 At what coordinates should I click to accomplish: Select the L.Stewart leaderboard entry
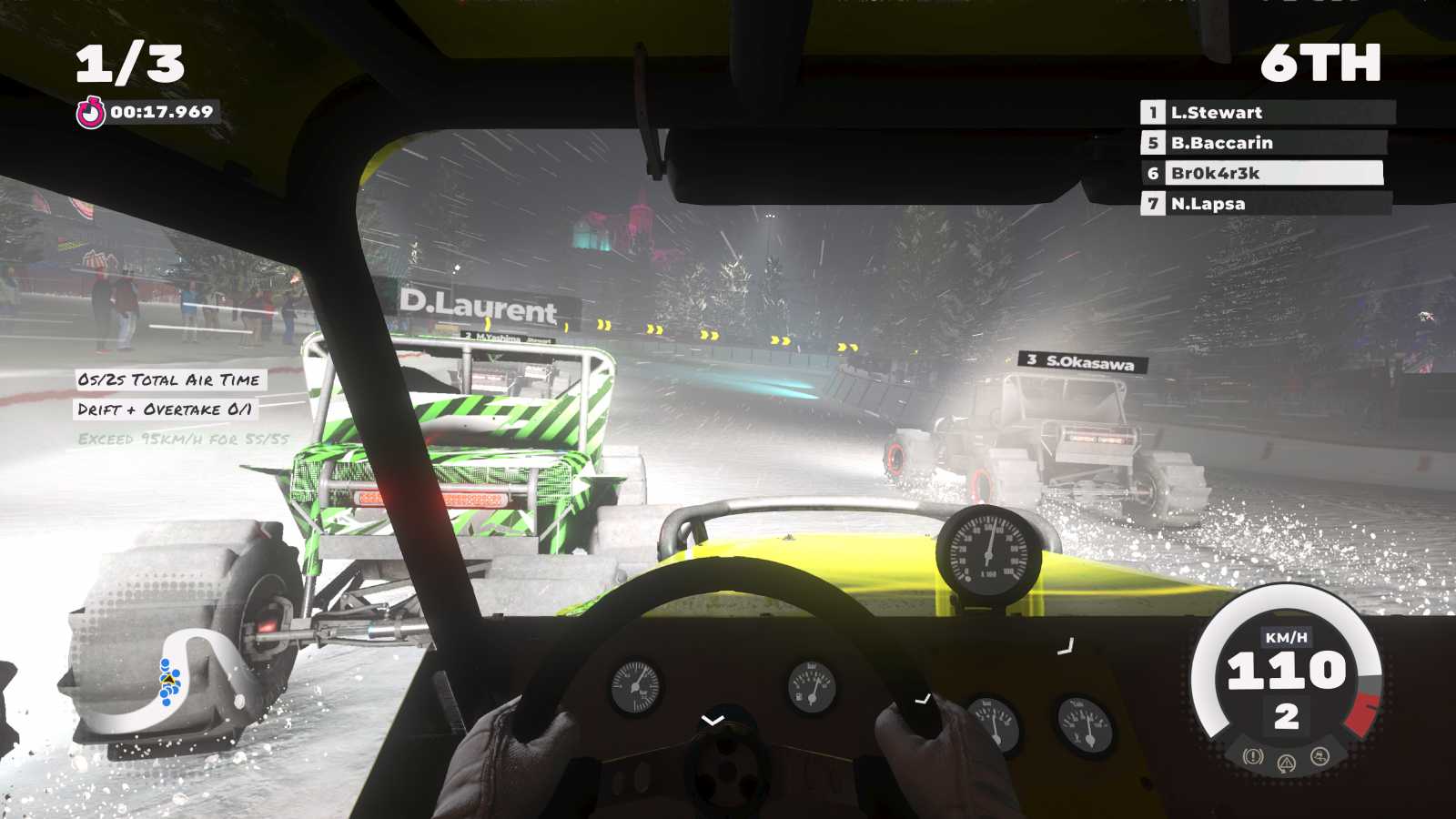coord(1265,113)
